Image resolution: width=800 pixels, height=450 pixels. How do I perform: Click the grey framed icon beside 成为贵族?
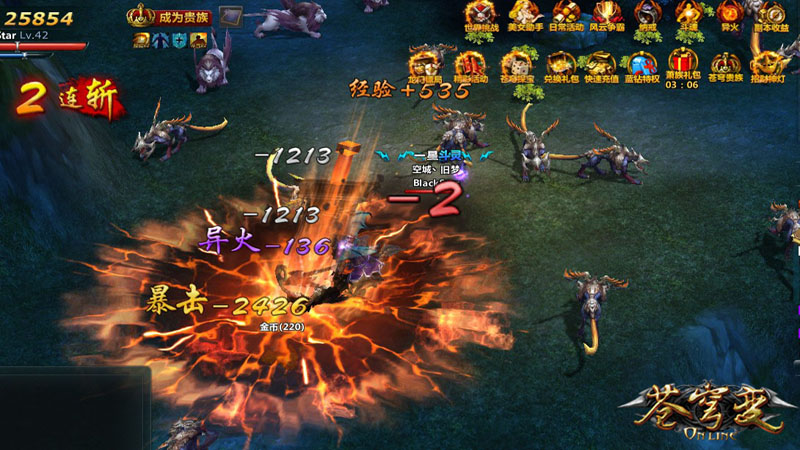(x=231, y=16)
